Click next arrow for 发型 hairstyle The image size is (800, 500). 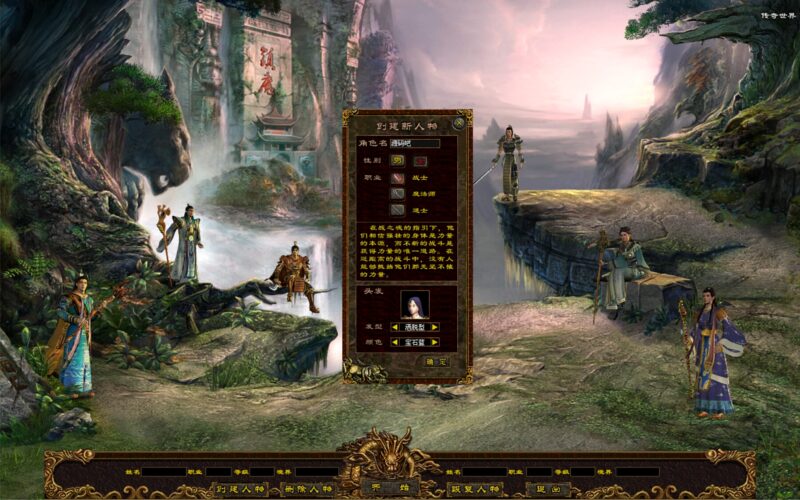436,326
